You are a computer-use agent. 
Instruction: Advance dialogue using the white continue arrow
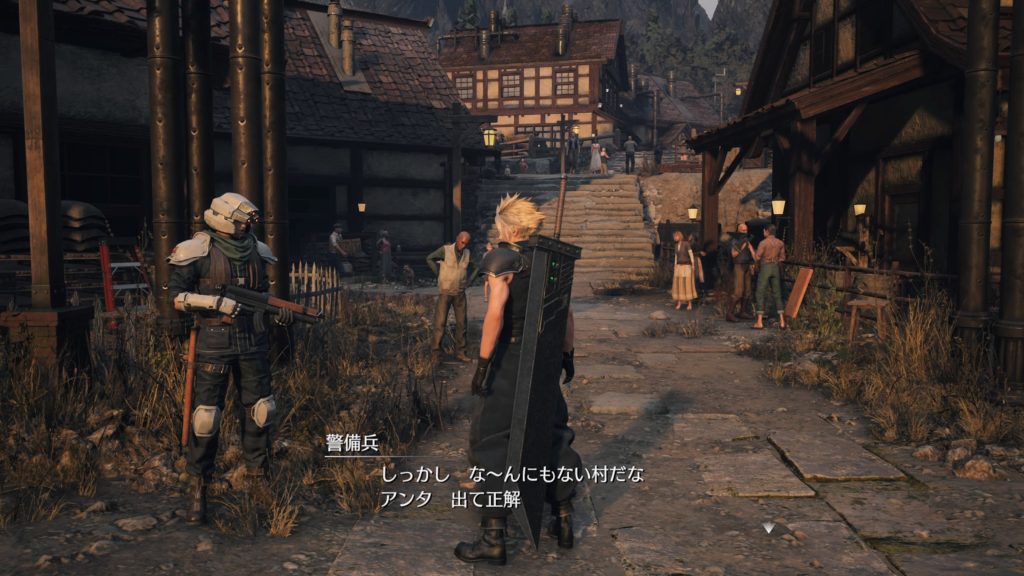pos(767,527)
